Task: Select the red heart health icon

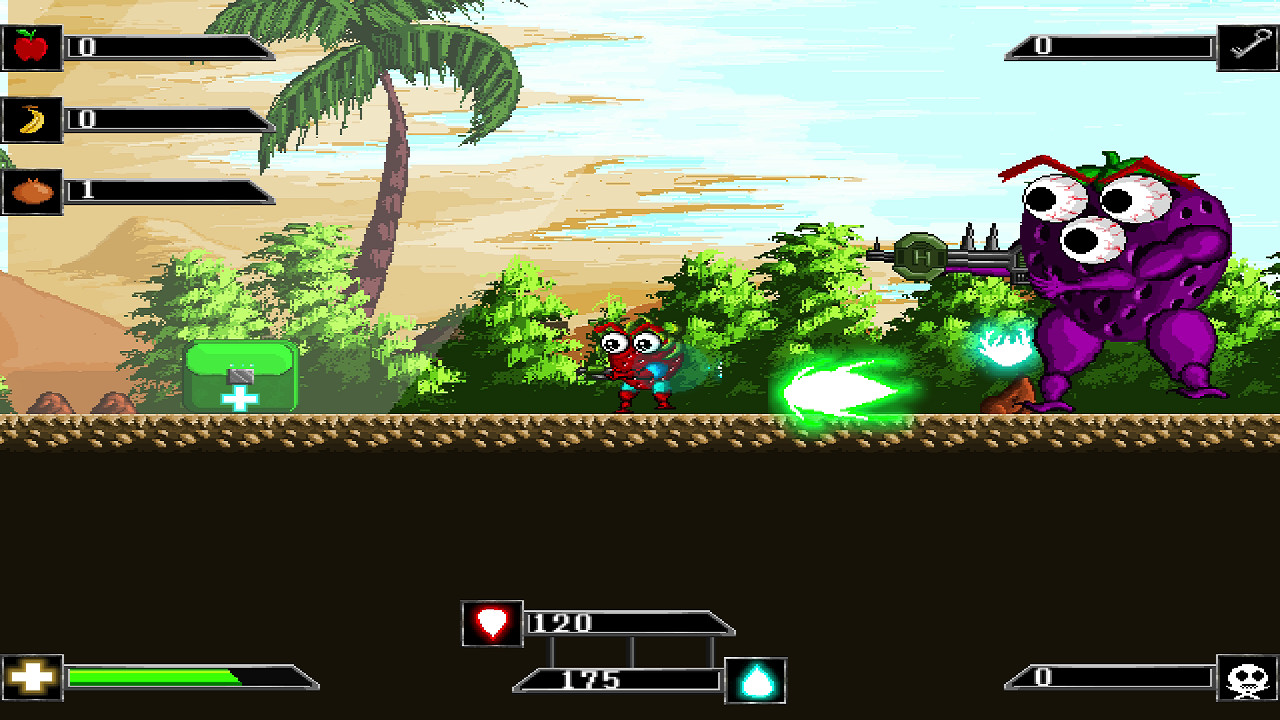Action: click(492, 622)
